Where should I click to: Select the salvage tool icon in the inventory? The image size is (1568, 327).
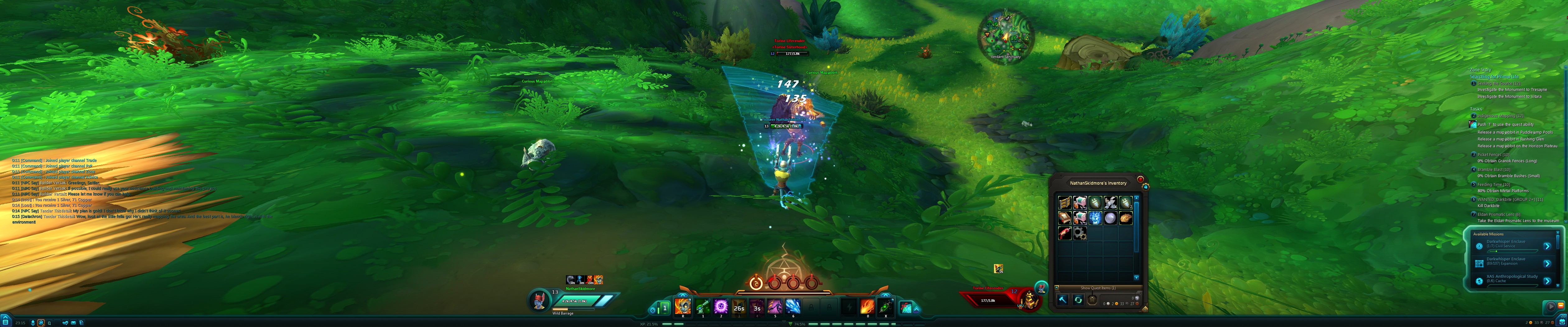(1063, 300)
